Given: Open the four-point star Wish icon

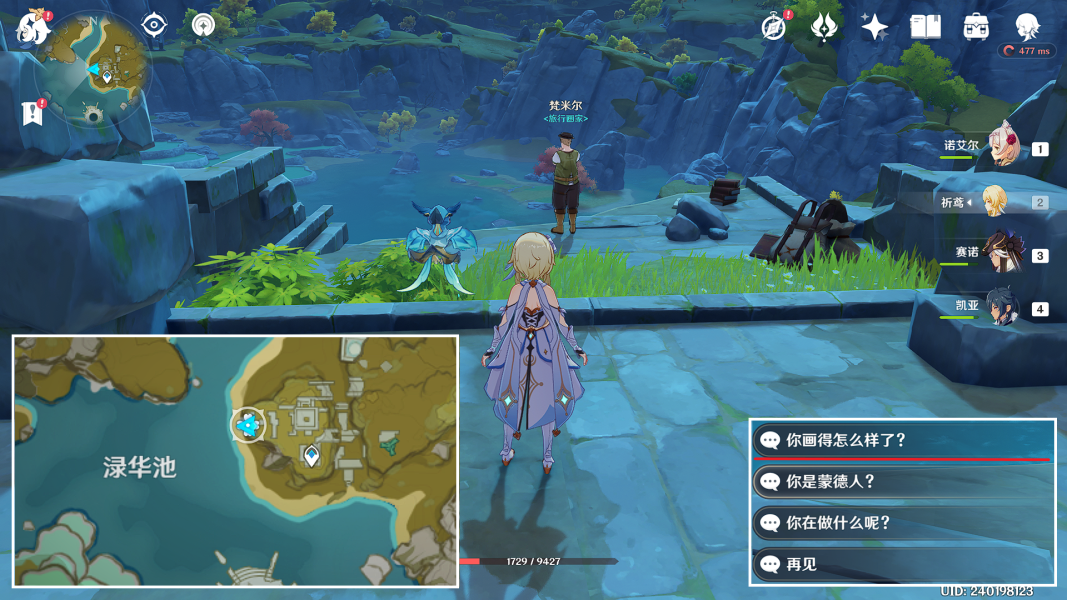Looking at the screenshot, I should (875, 27).
